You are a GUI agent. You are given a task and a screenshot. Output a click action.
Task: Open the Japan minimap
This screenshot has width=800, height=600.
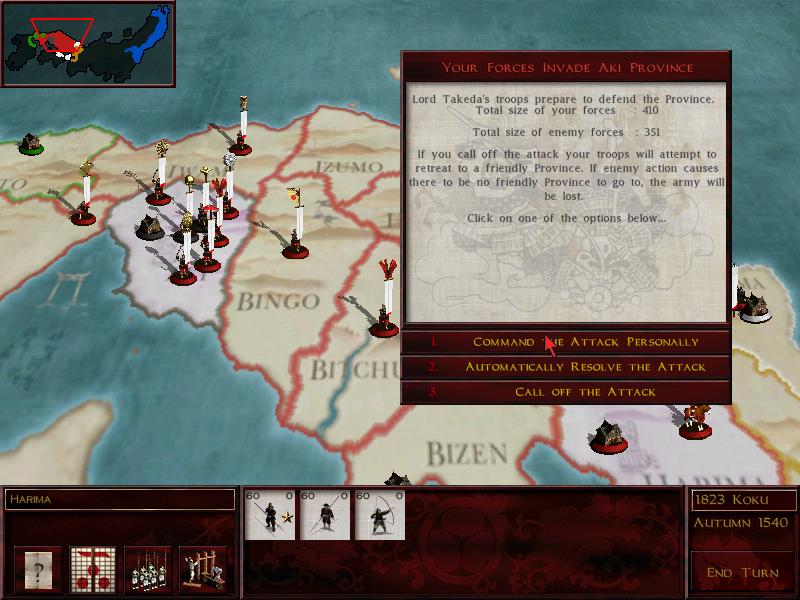coord(88,43)
